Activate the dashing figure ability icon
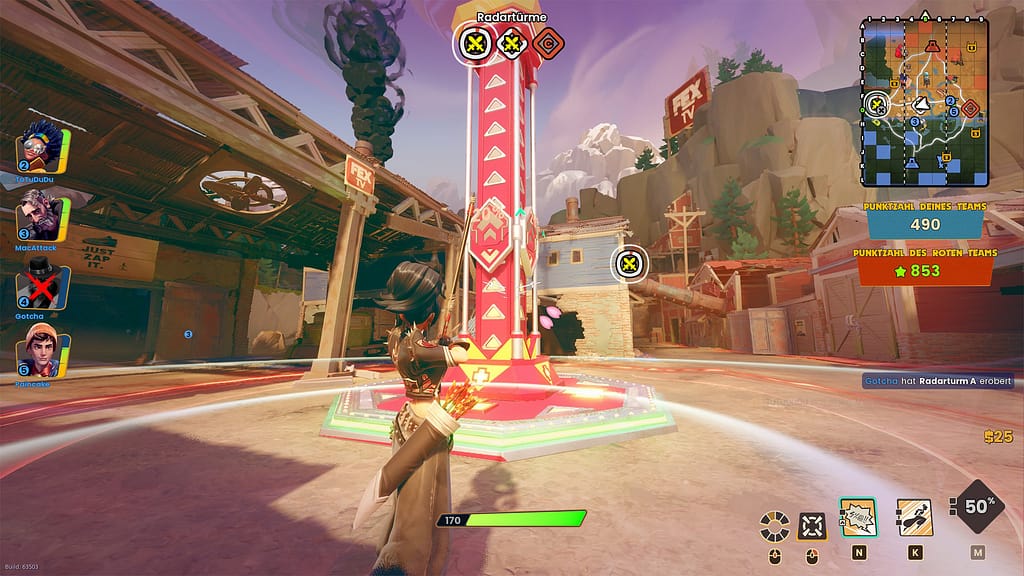This screenshot has height=576, width=1024. [914, 517]
